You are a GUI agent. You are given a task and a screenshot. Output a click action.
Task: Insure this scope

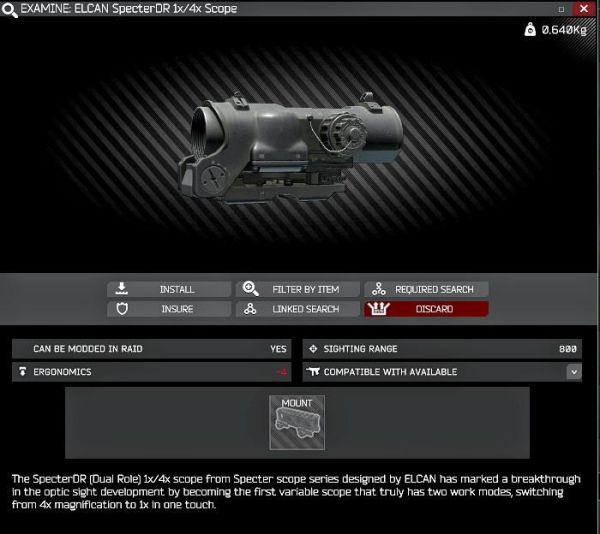coord(168,309)
